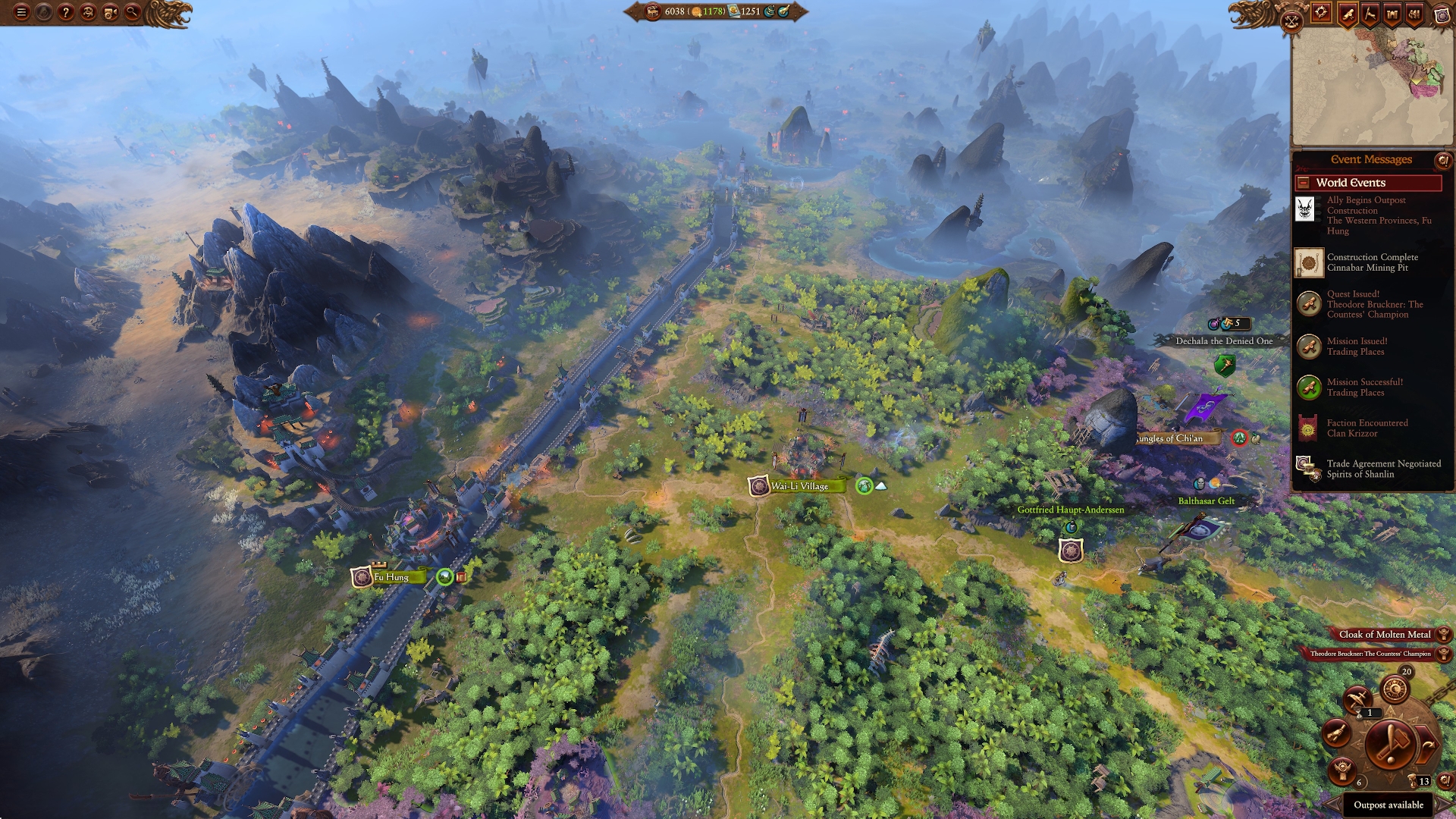Click the turn counter medallion showing 20
1456x819 pixels.
[1395, 690]
